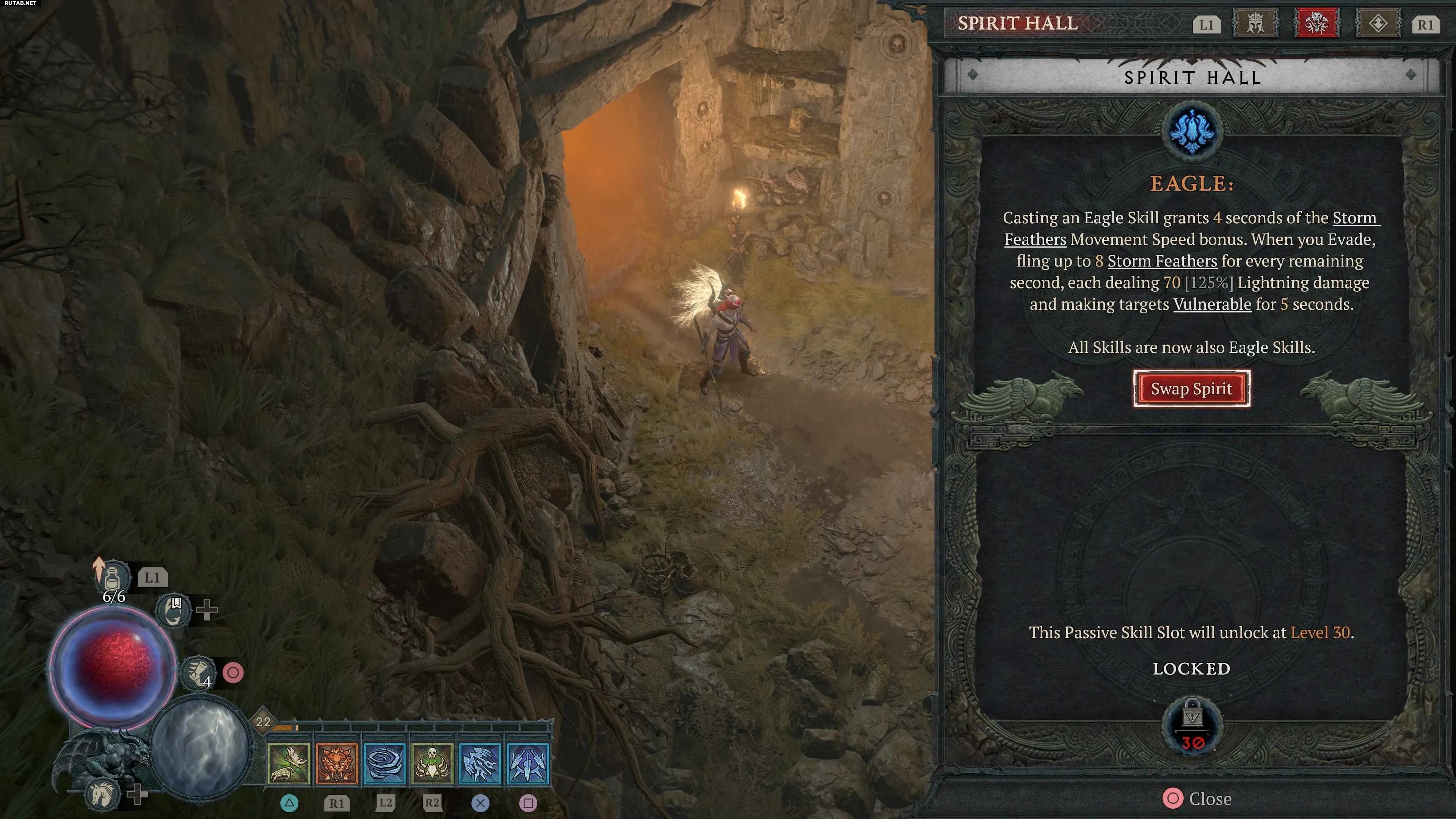1456x819 pixels.
Task: Trigger the skull and claws skill
Action: (432, 764)
